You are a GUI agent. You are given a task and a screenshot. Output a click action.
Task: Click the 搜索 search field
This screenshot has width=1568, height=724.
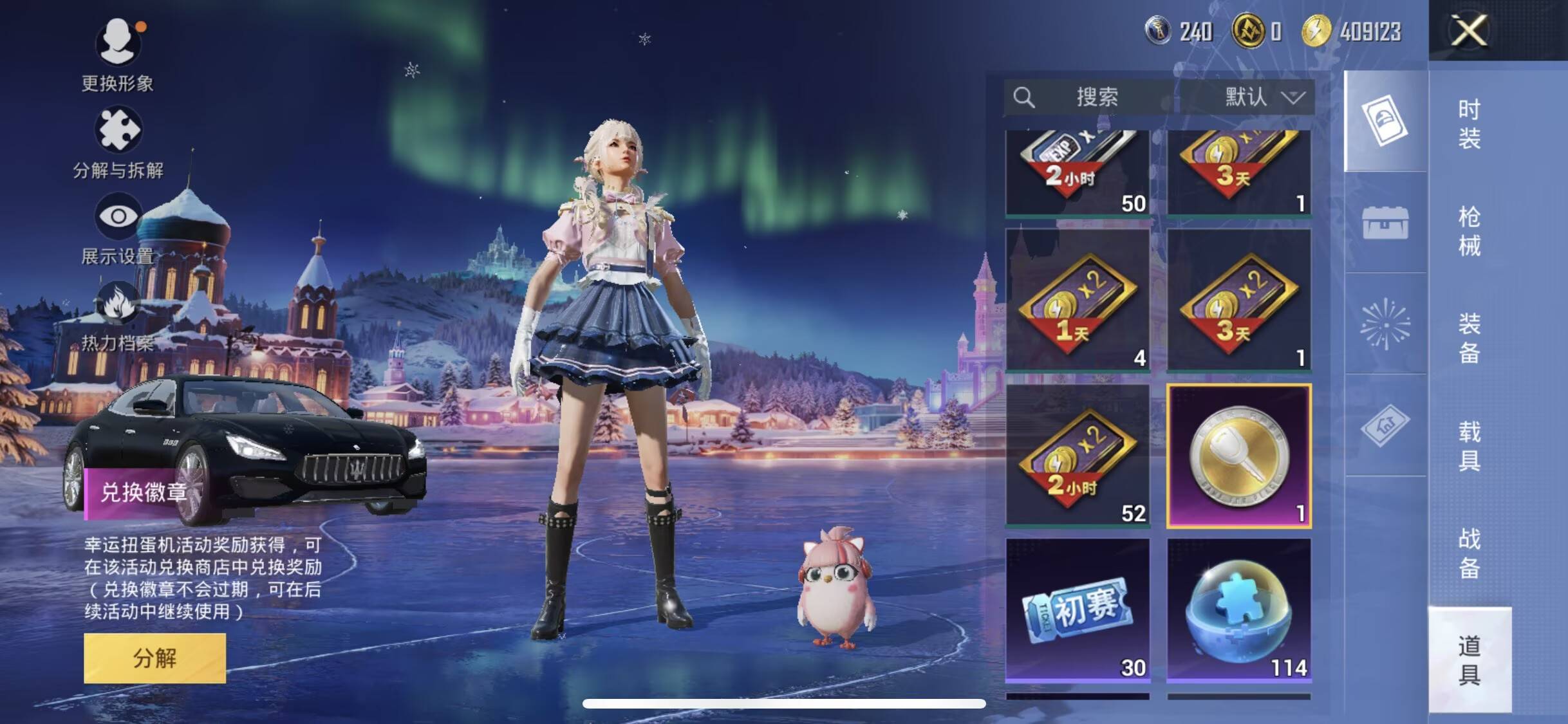click(x=1094, y=97)
